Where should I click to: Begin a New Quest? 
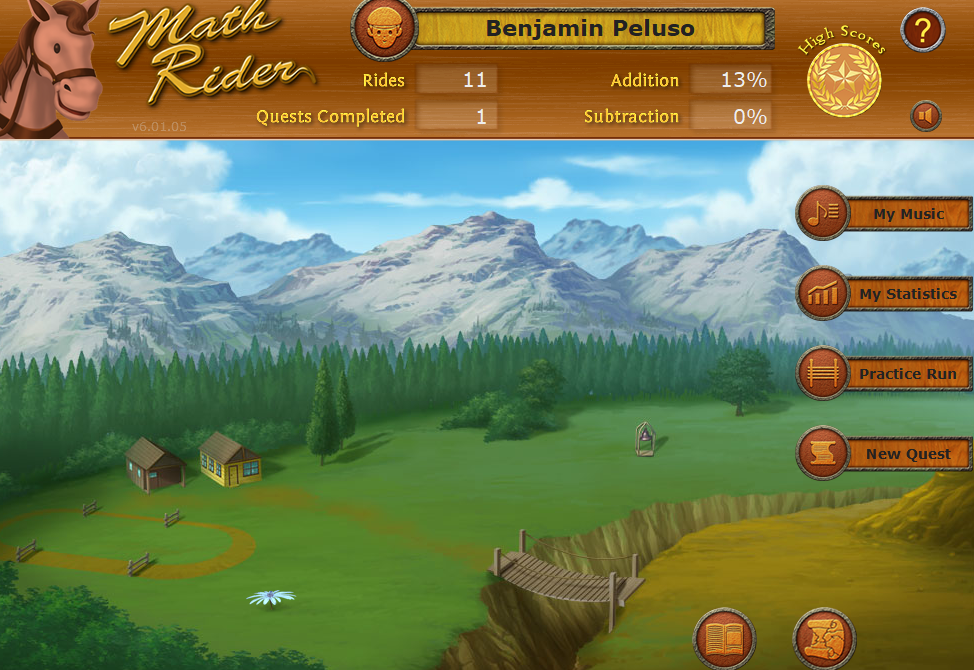[x=886, y=454]
